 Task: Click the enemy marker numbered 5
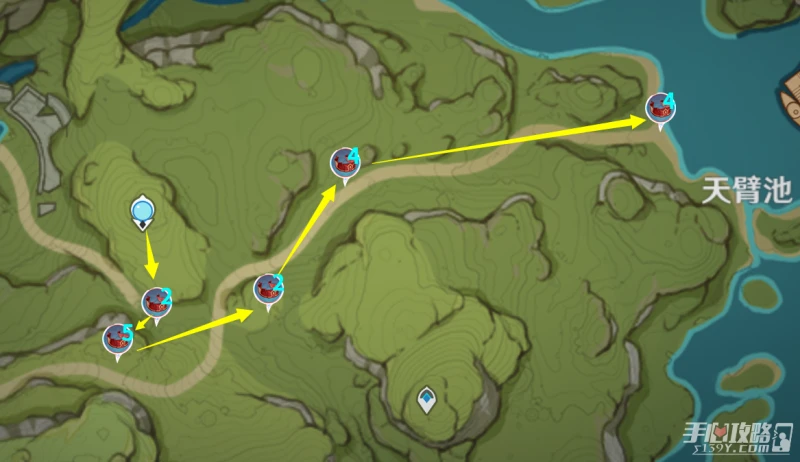click(x=119, y=339)
